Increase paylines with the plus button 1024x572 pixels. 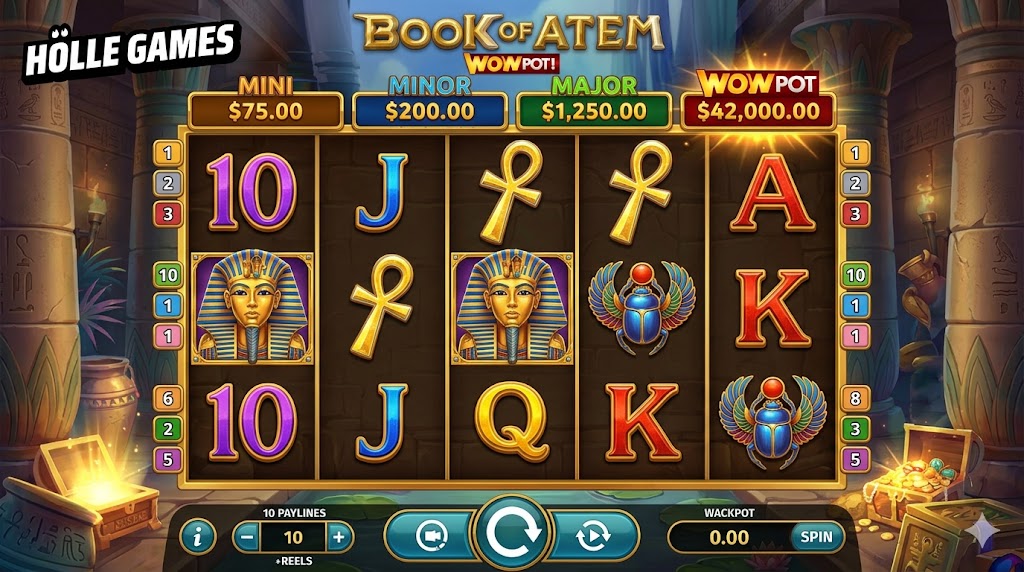[x=339, y=537]
